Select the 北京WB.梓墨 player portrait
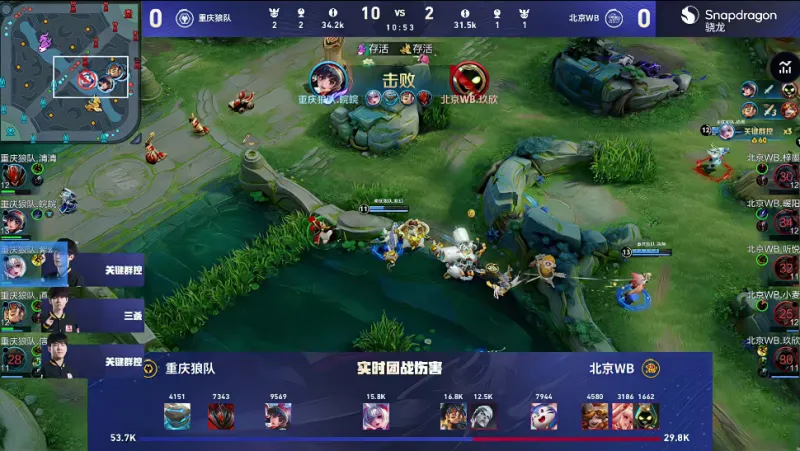 [784, 177]
